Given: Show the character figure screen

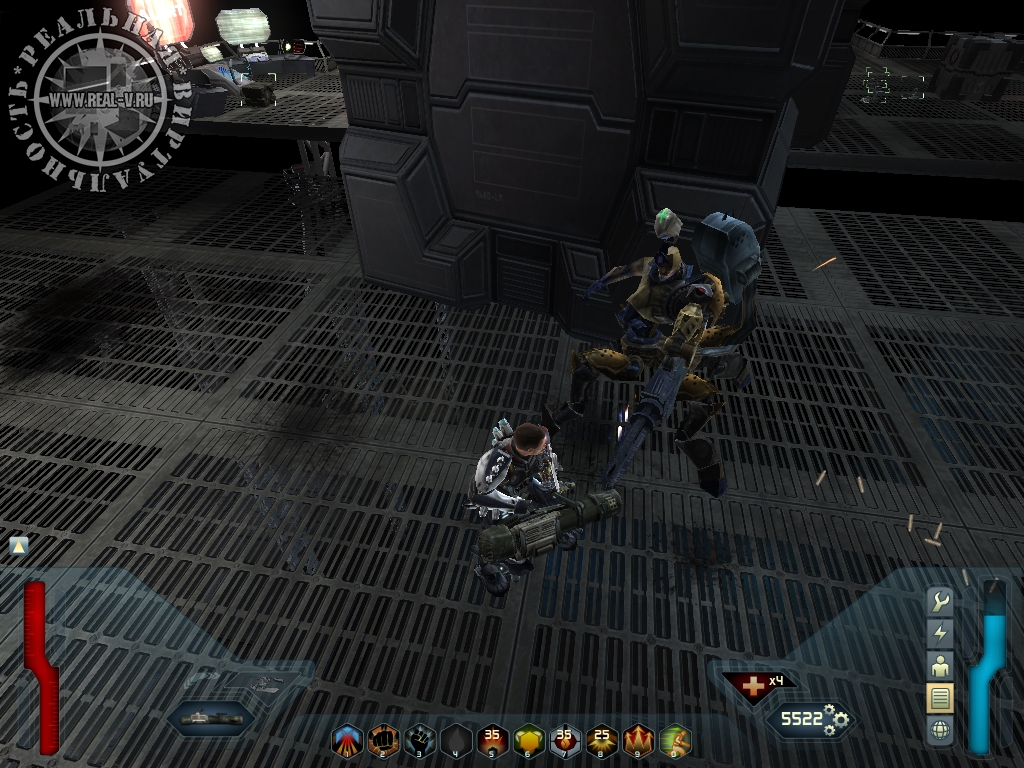Looking at the screenshot, I should (940, 665).
